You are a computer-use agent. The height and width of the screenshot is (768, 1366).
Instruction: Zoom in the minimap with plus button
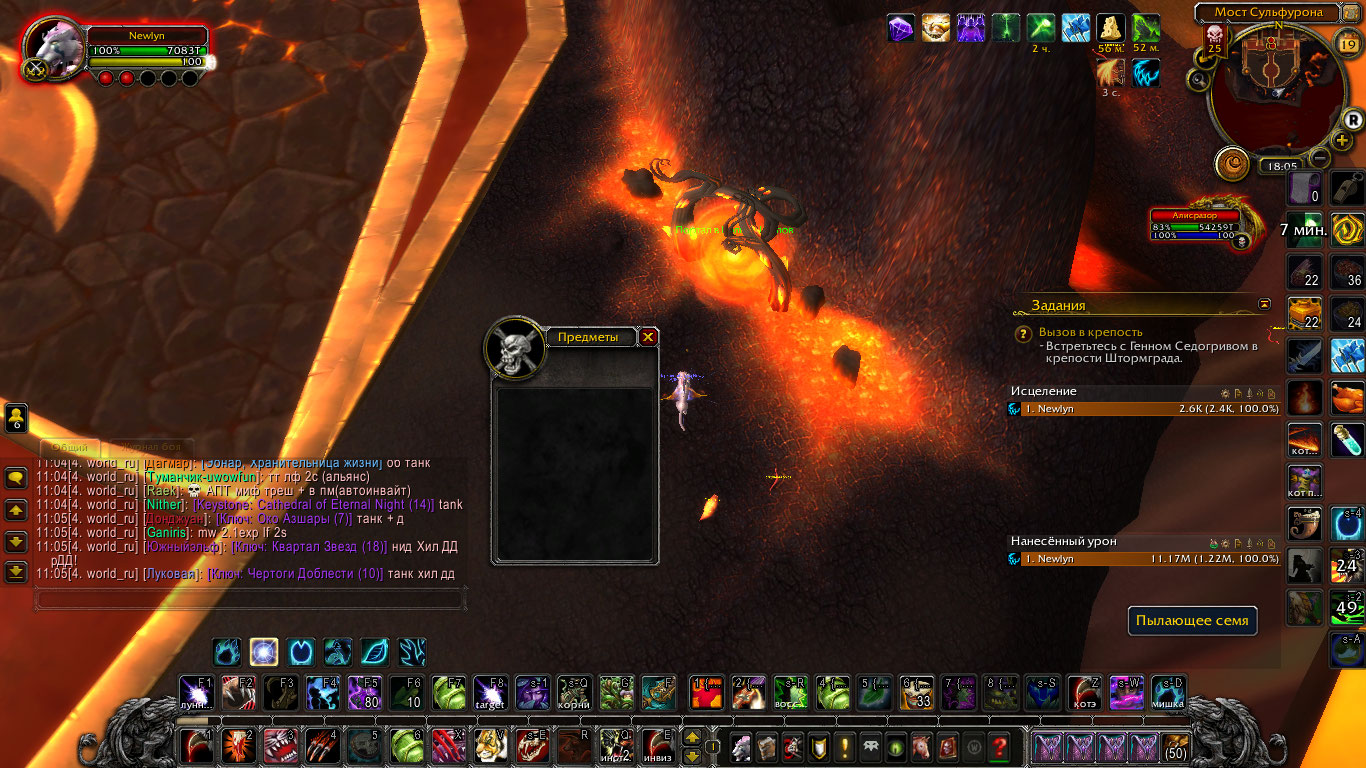coord(1342,140)
